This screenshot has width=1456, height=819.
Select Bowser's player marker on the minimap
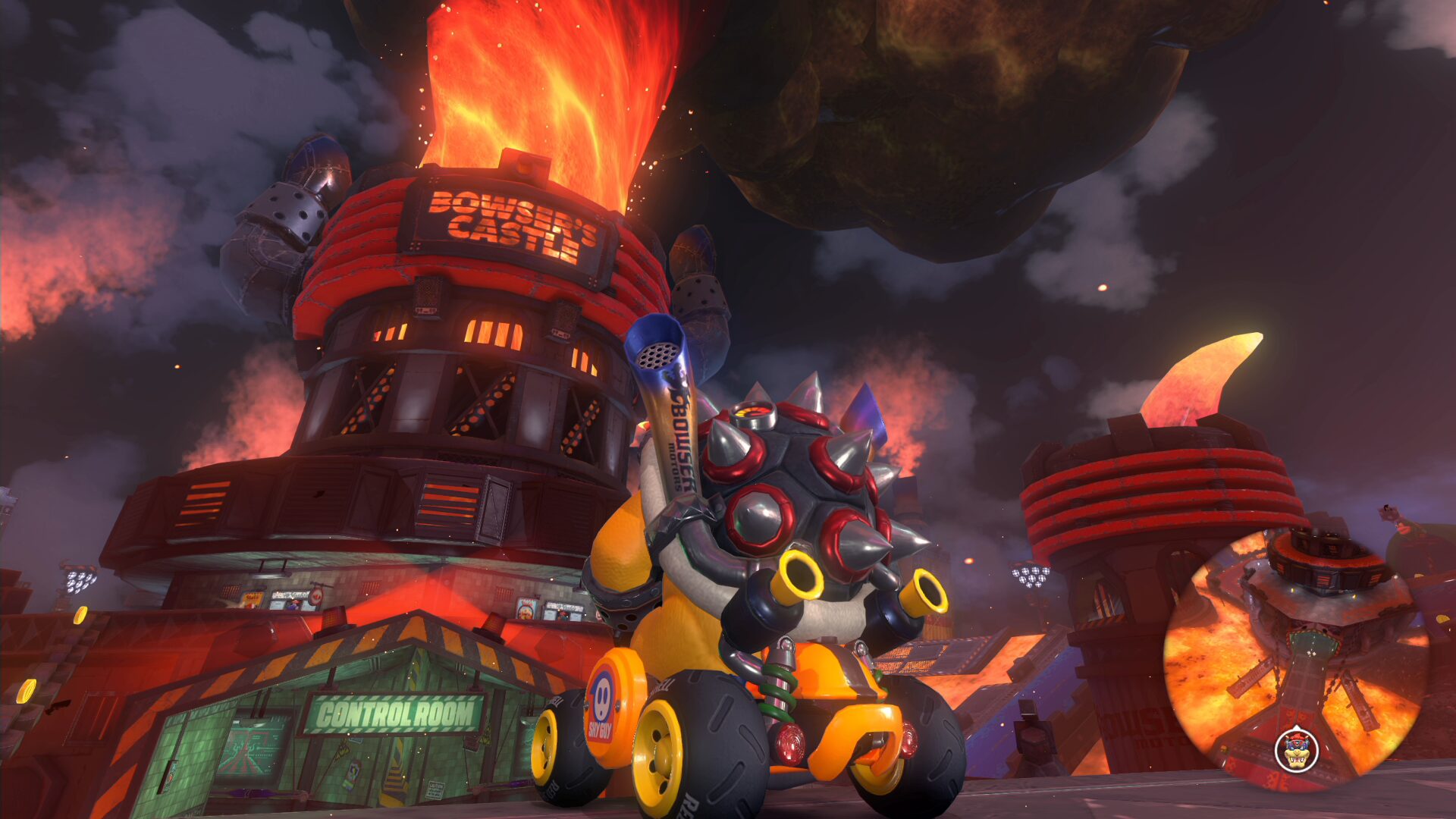pyautogui.click(x=1296, y=750)
